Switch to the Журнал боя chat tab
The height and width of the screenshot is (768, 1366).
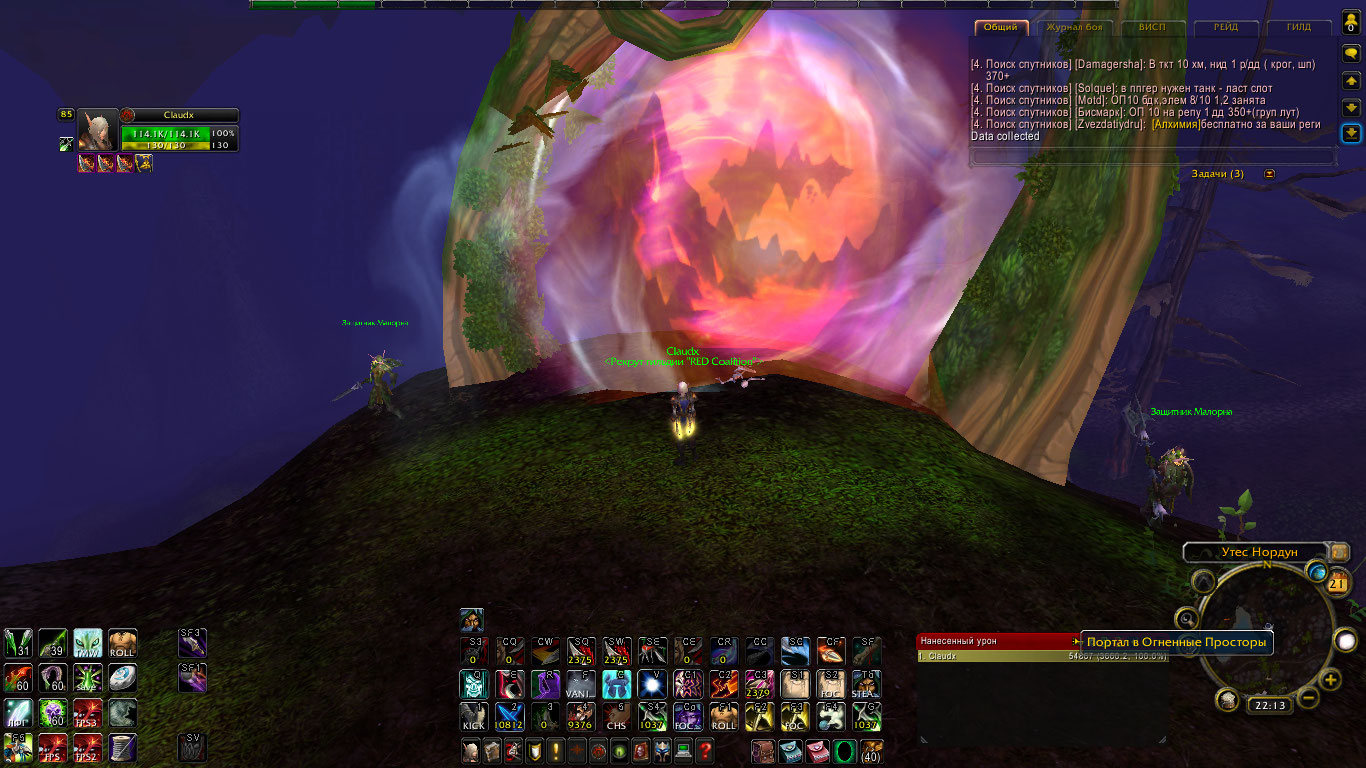point(1074,28)
